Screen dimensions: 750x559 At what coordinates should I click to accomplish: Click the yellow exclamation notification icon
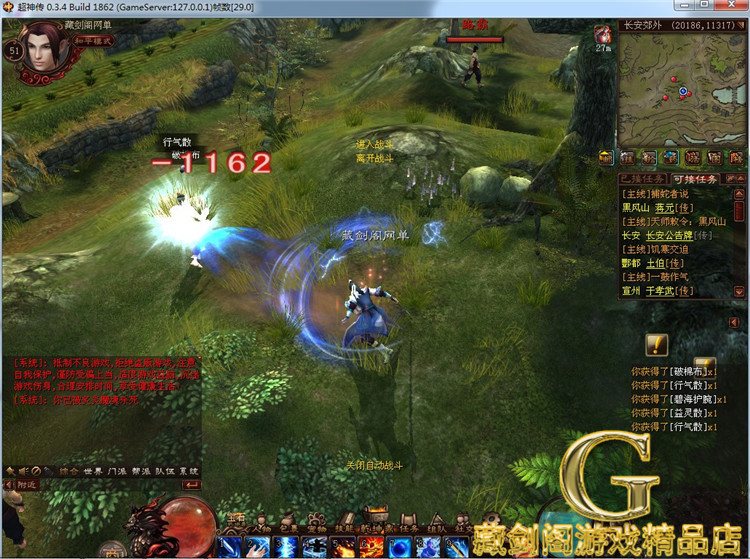point(656,344)
